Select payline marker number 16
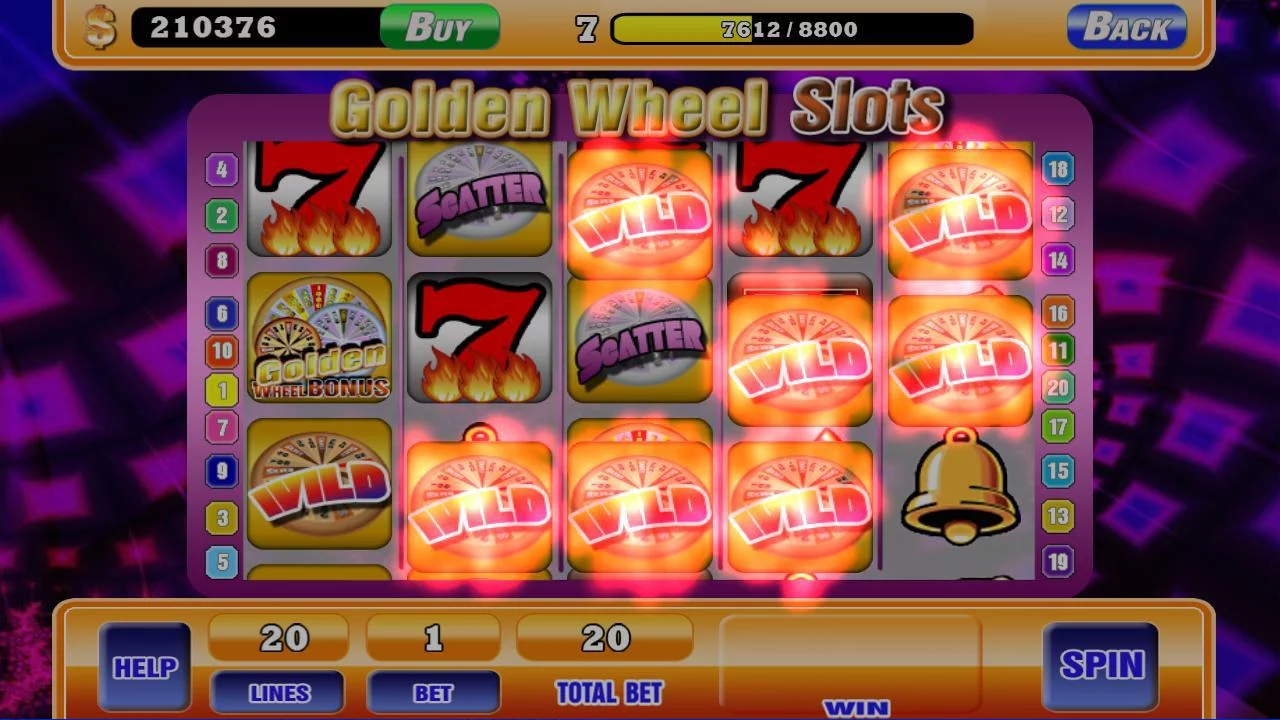1280x720 pixels. point(1058,313)
